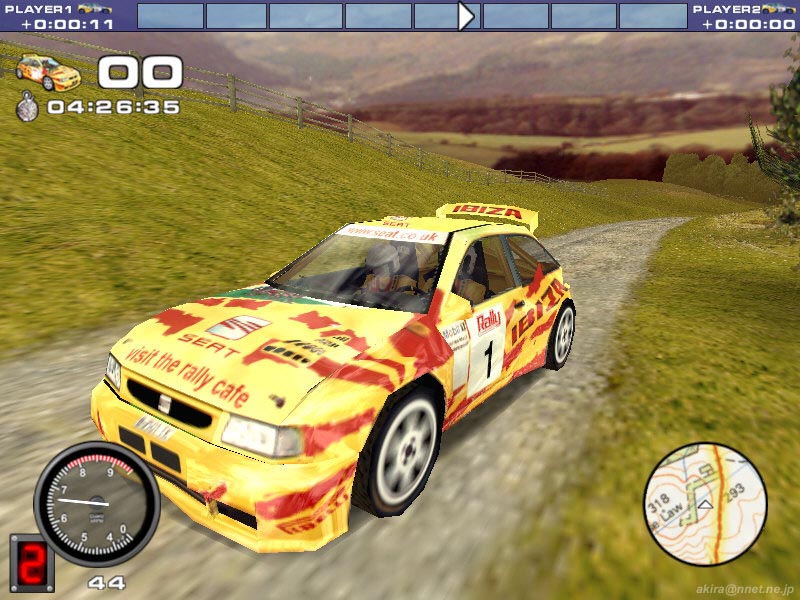Click the circular route minimap
The height and width of the screenshot is (600, 800).
705,504
